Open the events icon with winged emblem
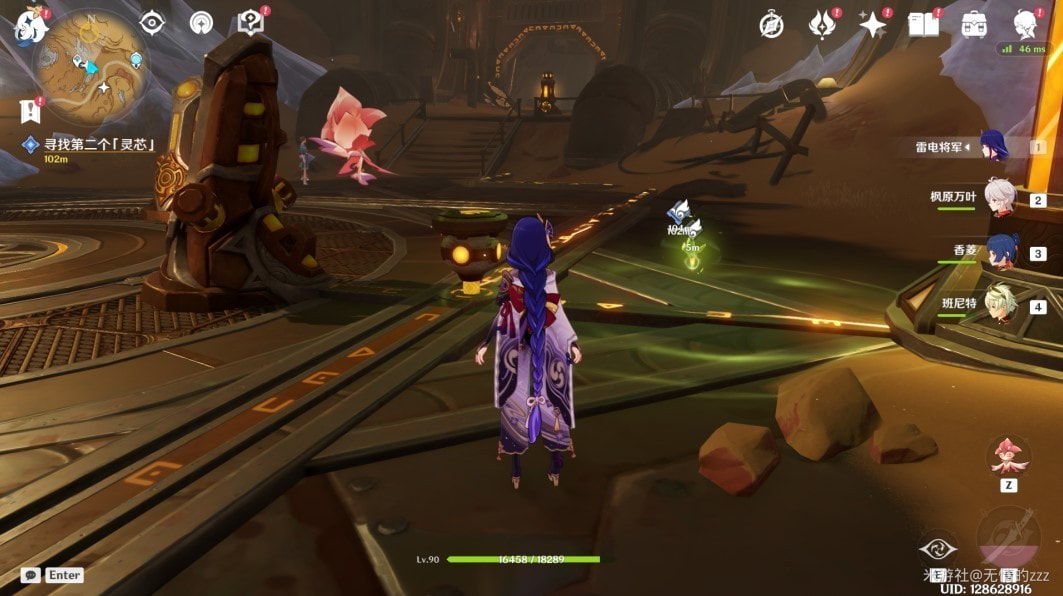1063x596 pixels. [x=823, y=25]
